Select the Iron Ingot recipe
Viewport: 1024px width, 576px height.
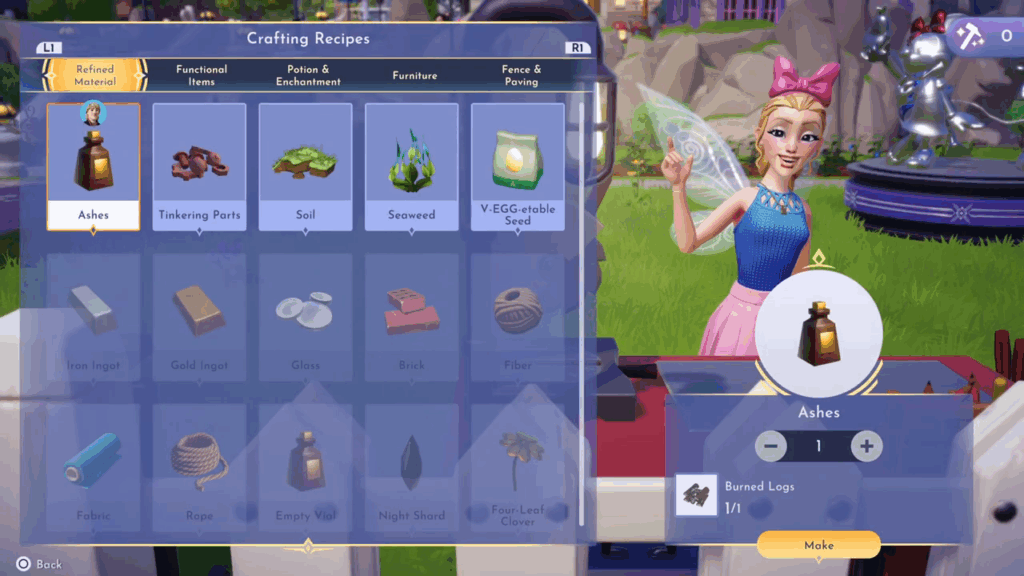pyautogui.click(x=94, y=316)
